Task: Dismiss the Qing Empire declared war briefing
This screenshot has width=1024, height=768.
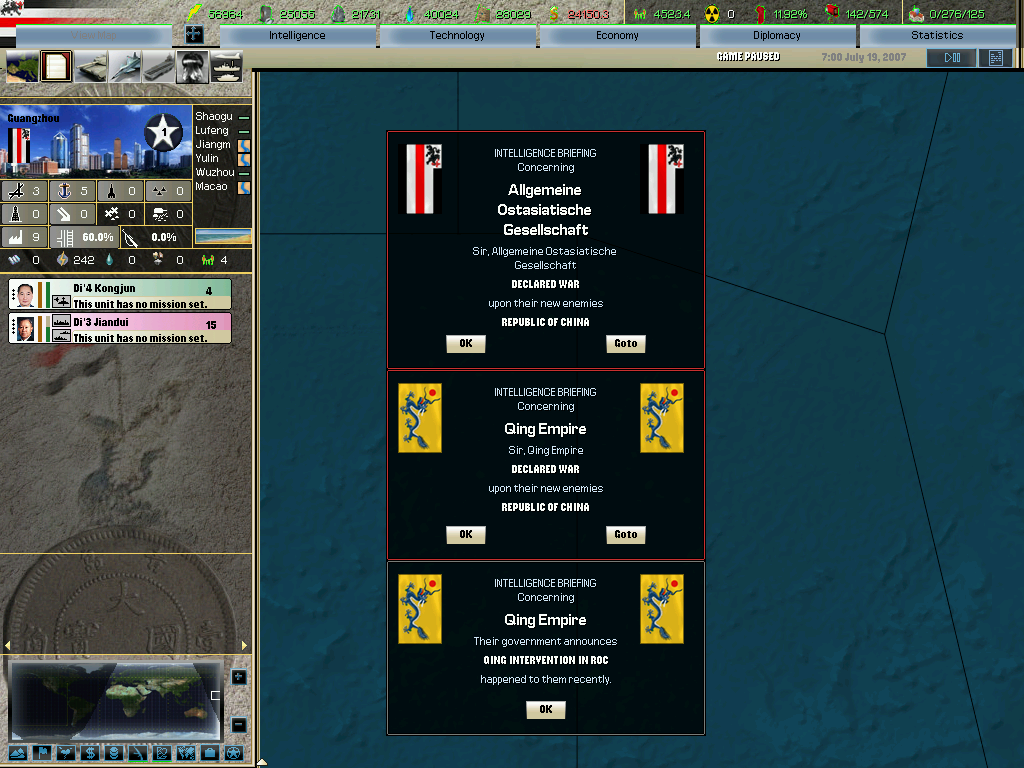Action: pyautogui.click(x=465, y=535)
